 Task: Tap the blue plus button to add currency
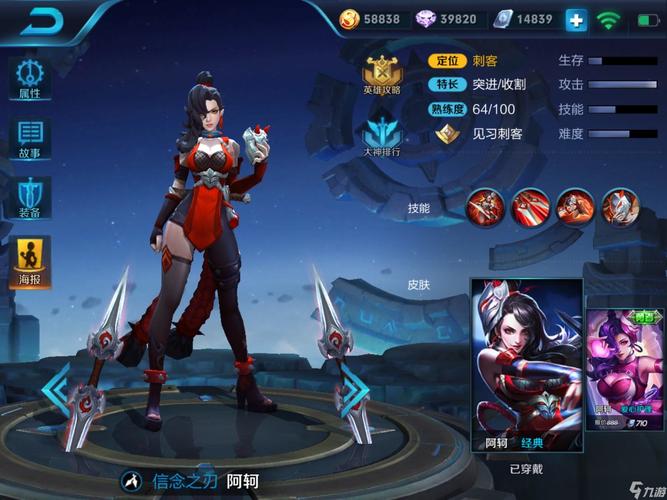click(x=576, y=19)
